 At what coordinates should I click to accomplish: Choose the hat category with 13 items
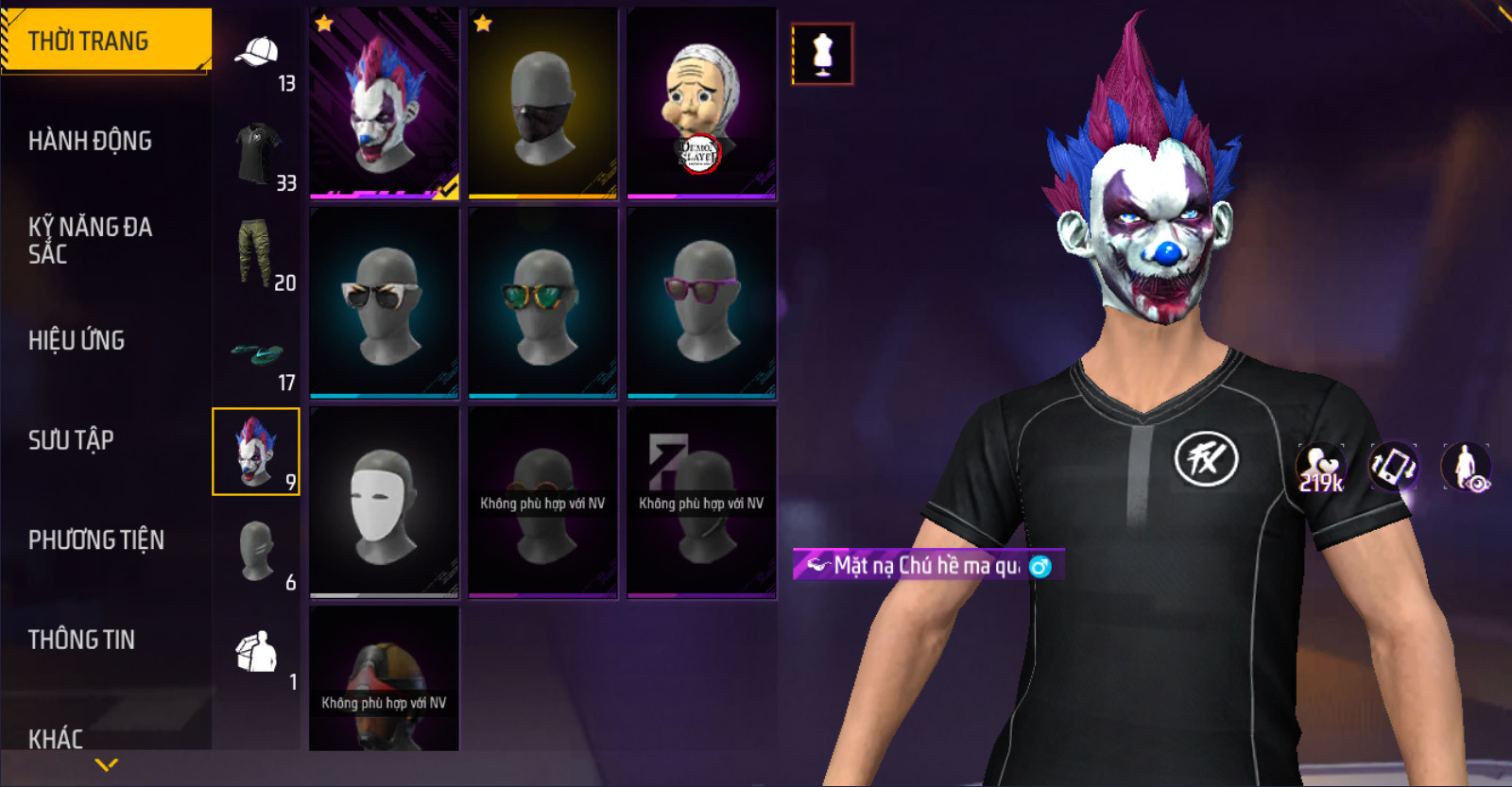tap(257, 59)
